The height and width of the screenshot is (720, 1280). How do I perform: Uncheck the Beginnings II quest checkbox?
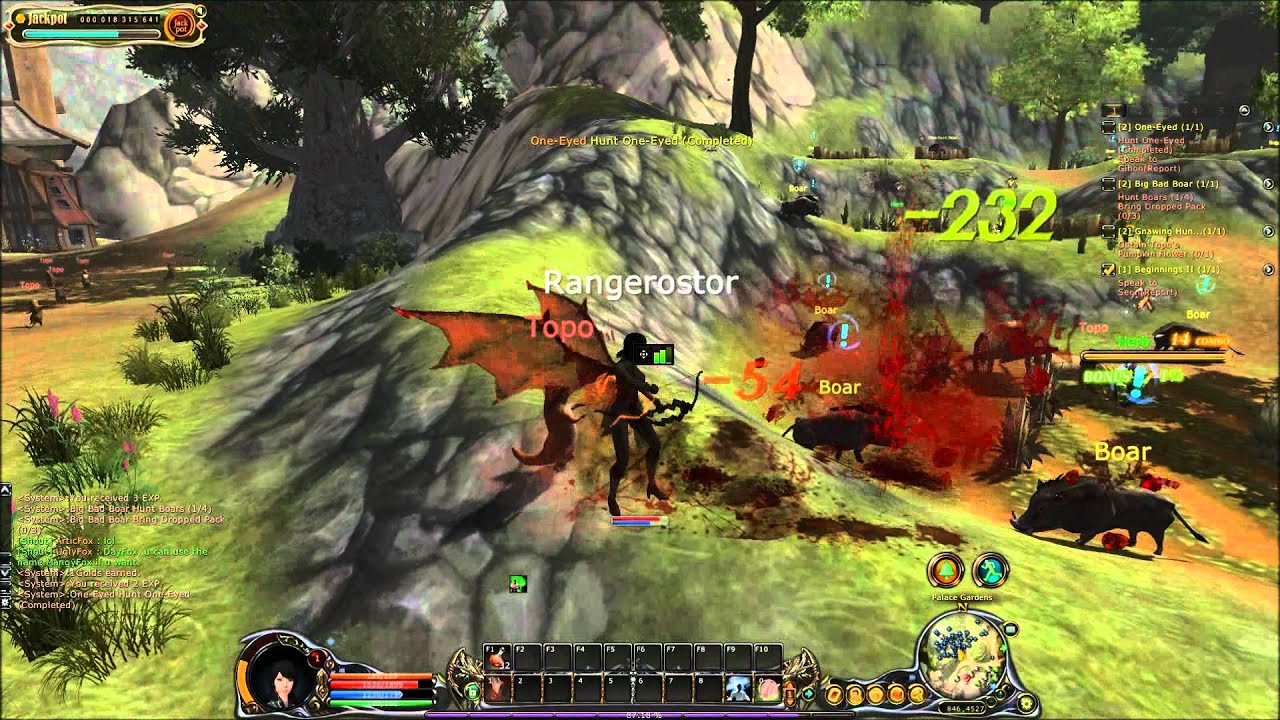[1108, 268]
